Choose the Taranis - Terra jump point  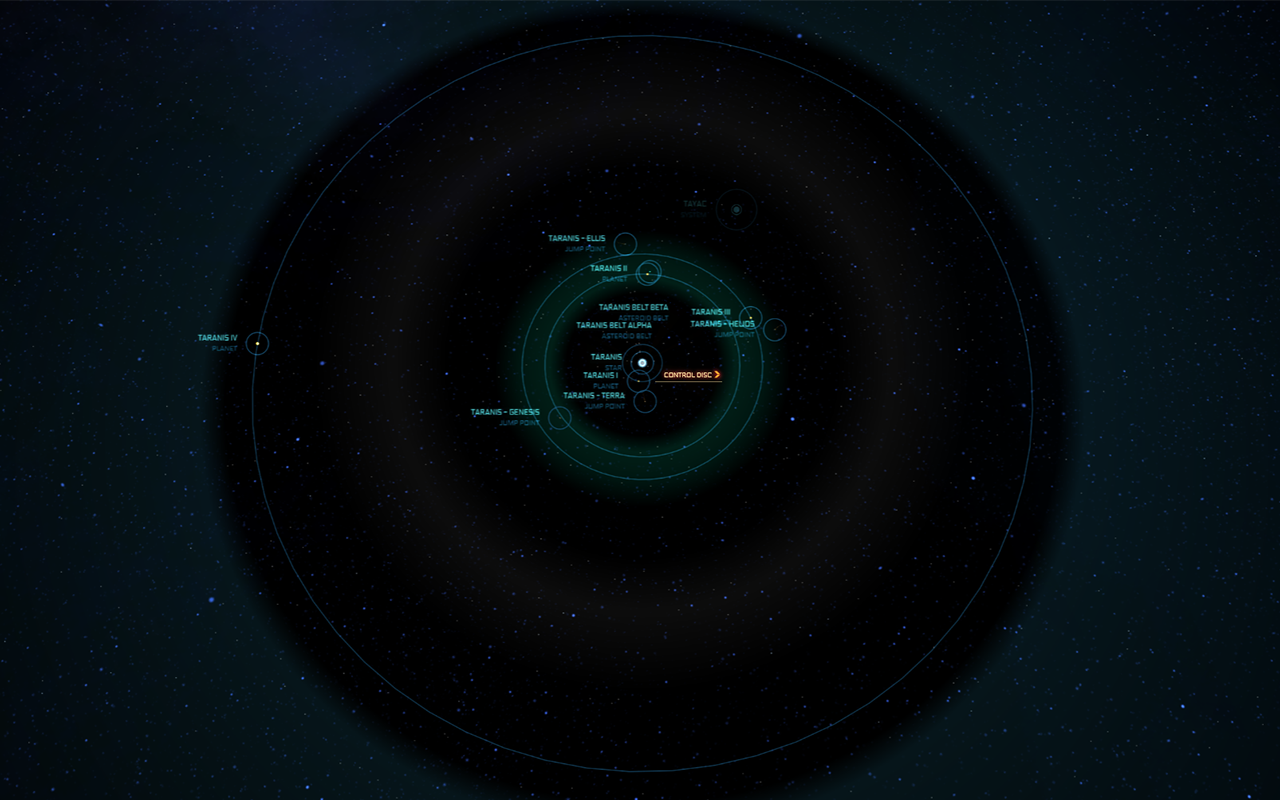[645, 401]
